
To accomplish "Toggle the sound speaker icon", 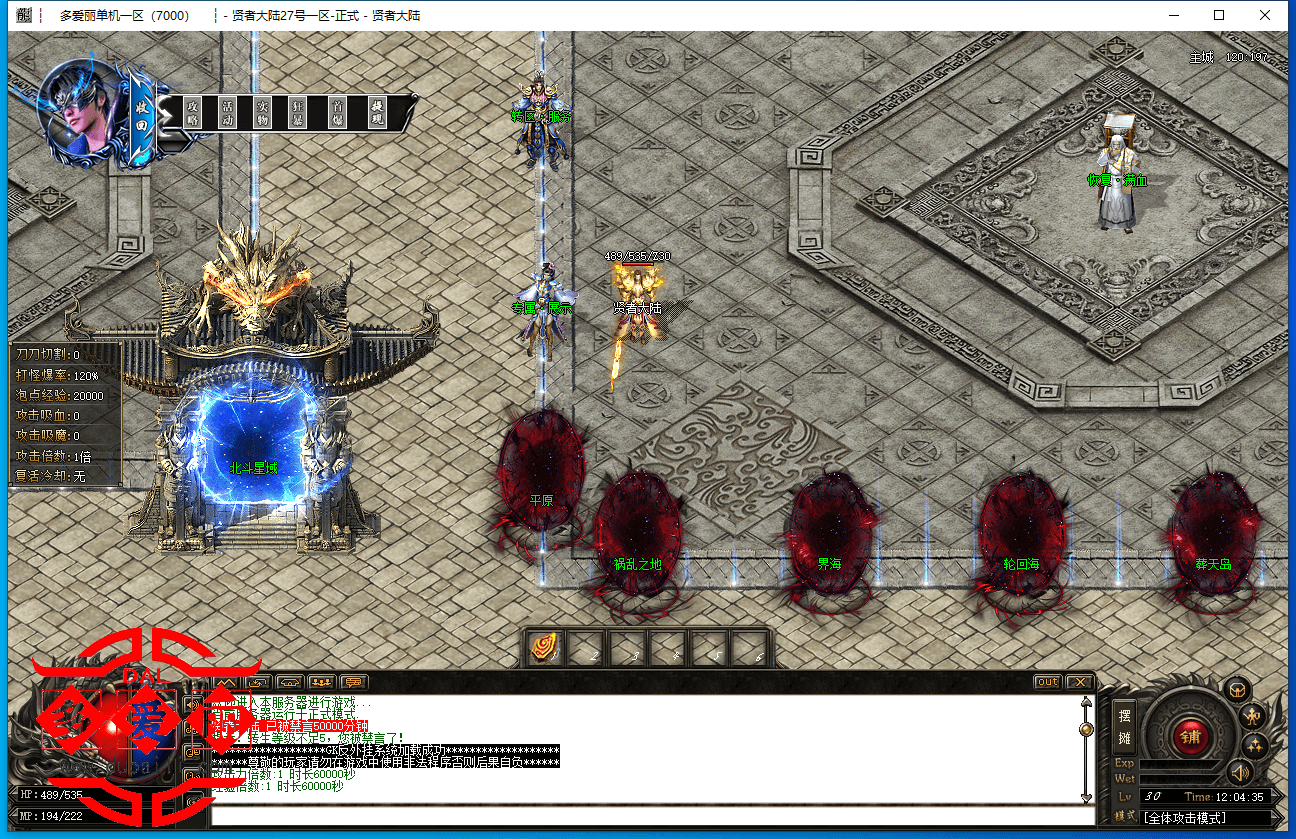I will [1240, 772].
